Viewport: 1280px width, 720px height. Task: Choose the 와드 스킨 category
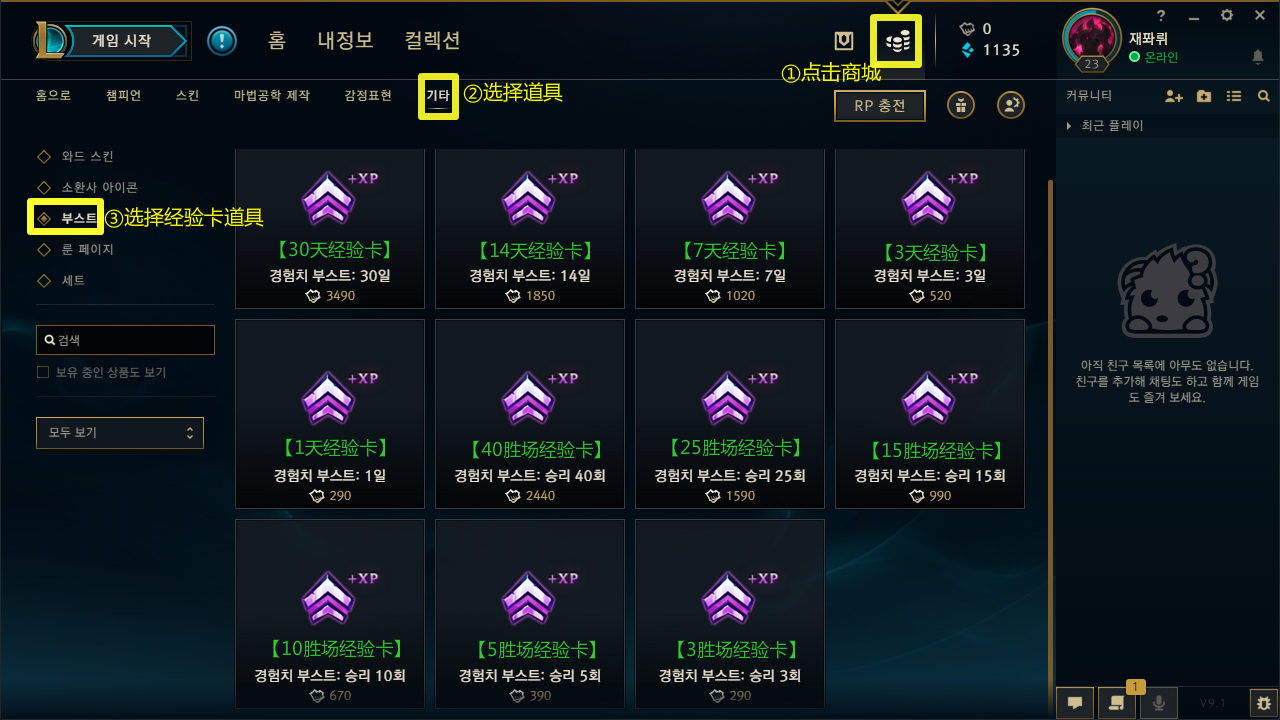coord(87,157)
